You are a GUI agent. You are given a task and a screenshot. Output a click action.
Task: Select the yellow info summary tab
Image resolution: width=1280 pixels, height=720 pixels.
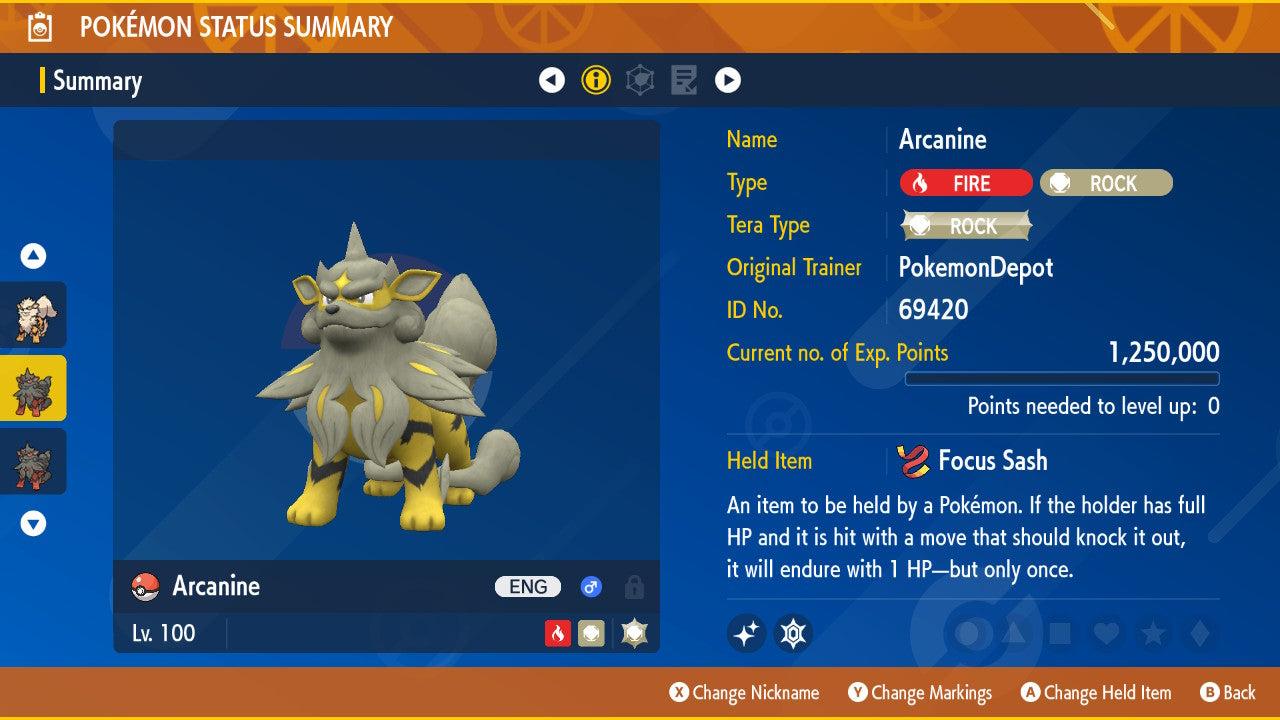pyautogui.click(x=596, y=80)
